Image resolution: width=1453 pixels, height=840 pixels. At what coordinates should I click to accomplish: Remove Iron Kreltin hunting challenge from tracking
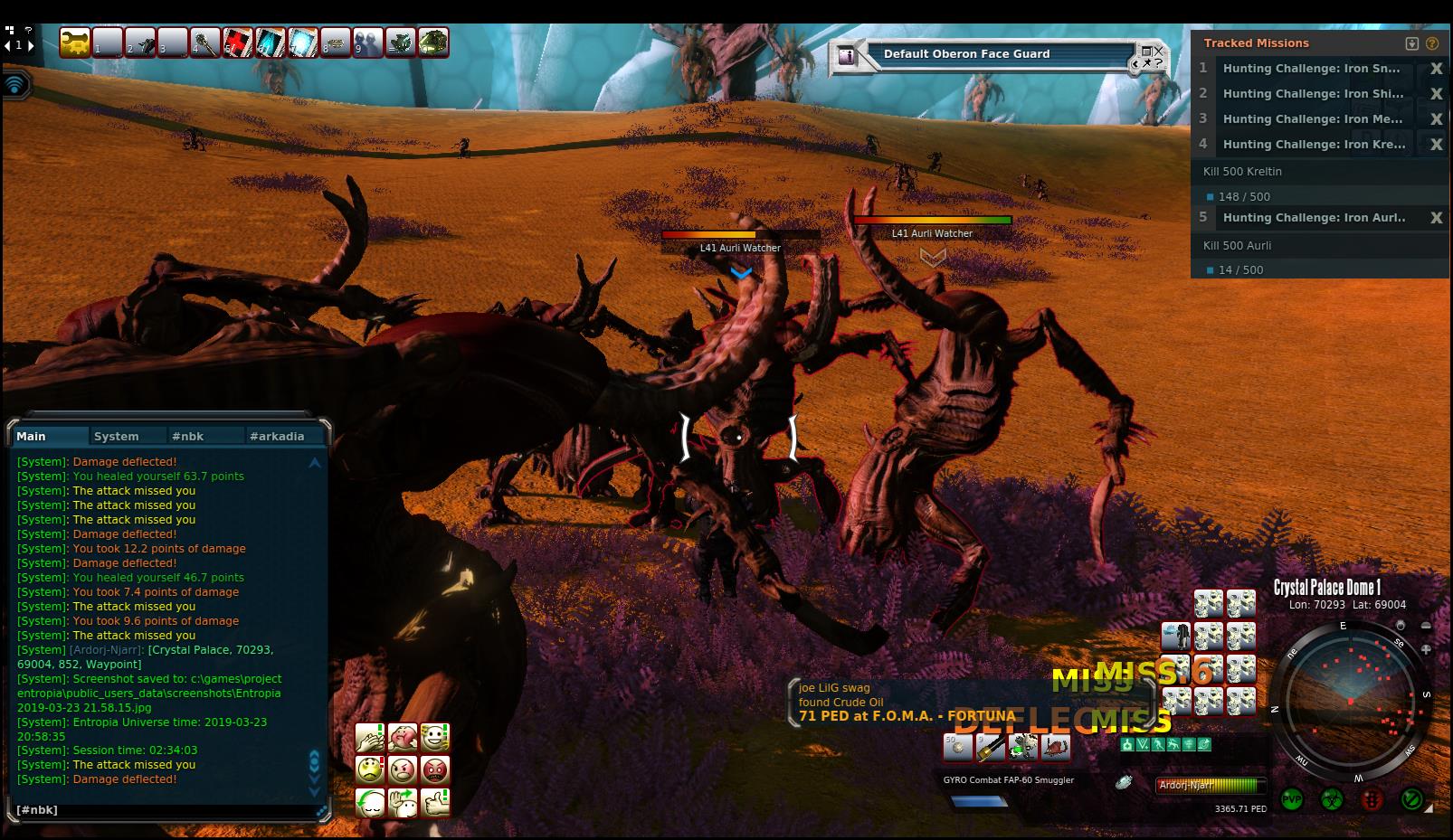tap(1436, 145)
